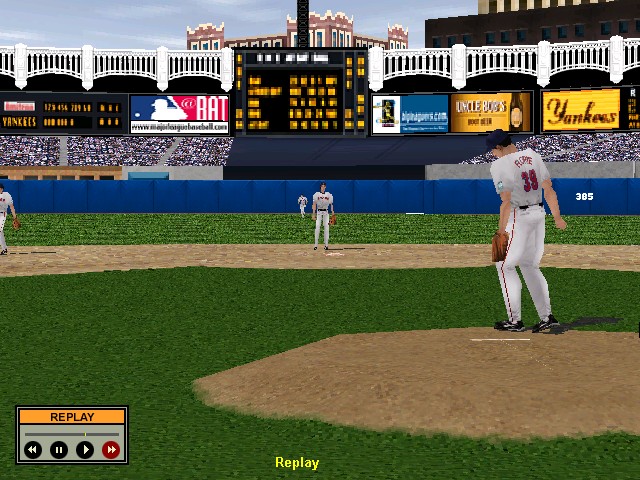Rewind the replay
Screen dimensions: 640x480
(33, 450)
